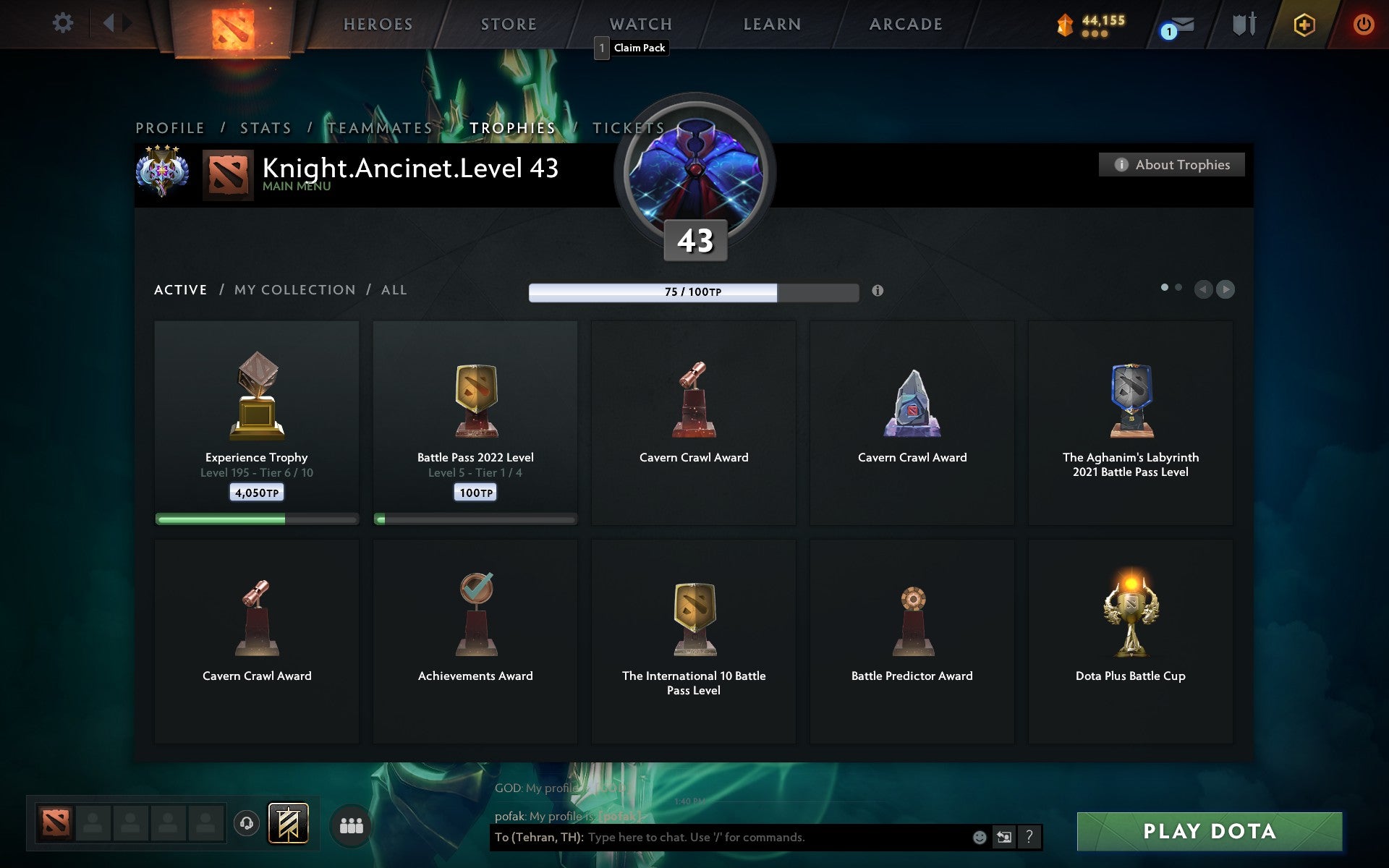Go to next trophy page with right arrow
The image size is (1389, 868).
pos(1226,289)
